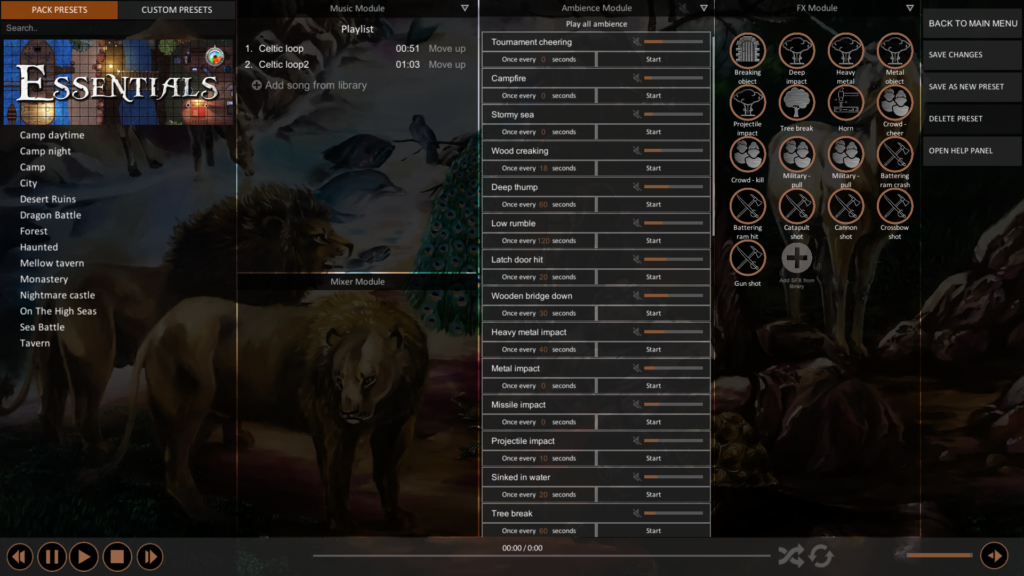Image resolution: width=1024 pixels, height=576 pixels.
Task: Open the Tavern preset
Action: (x=35, y=343)
